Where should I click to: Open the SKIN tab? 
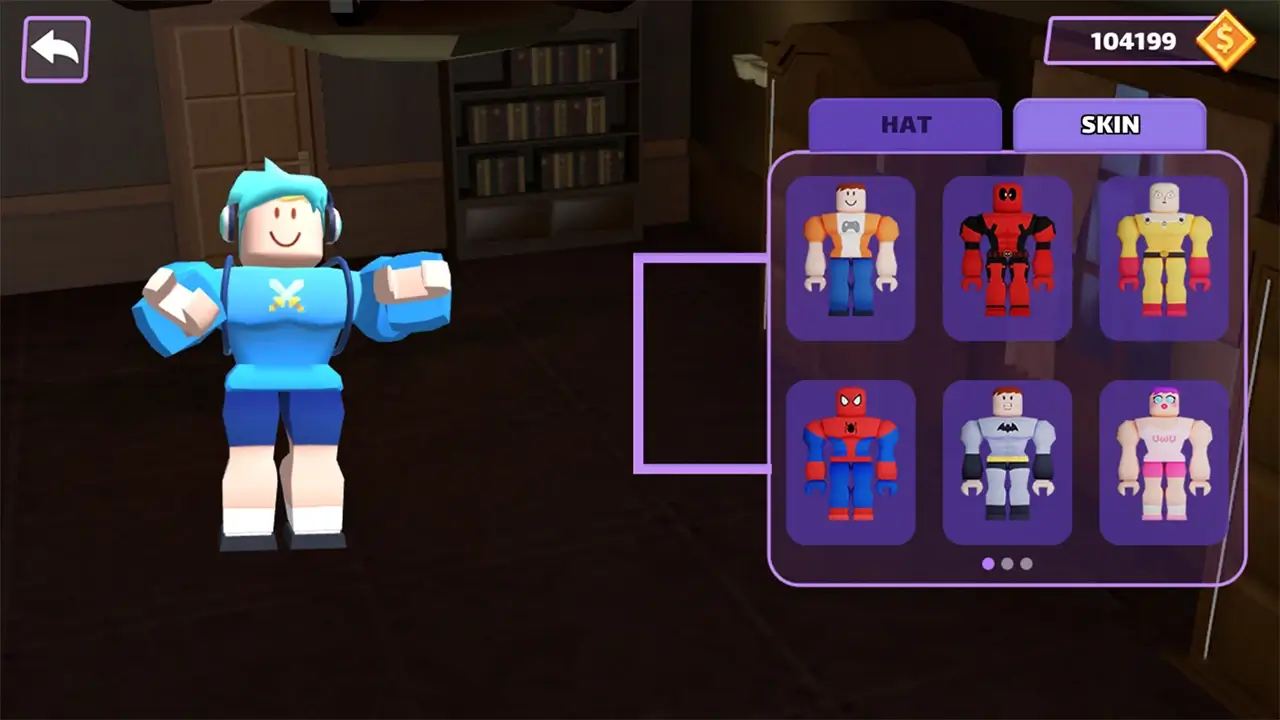[1110, 124]
